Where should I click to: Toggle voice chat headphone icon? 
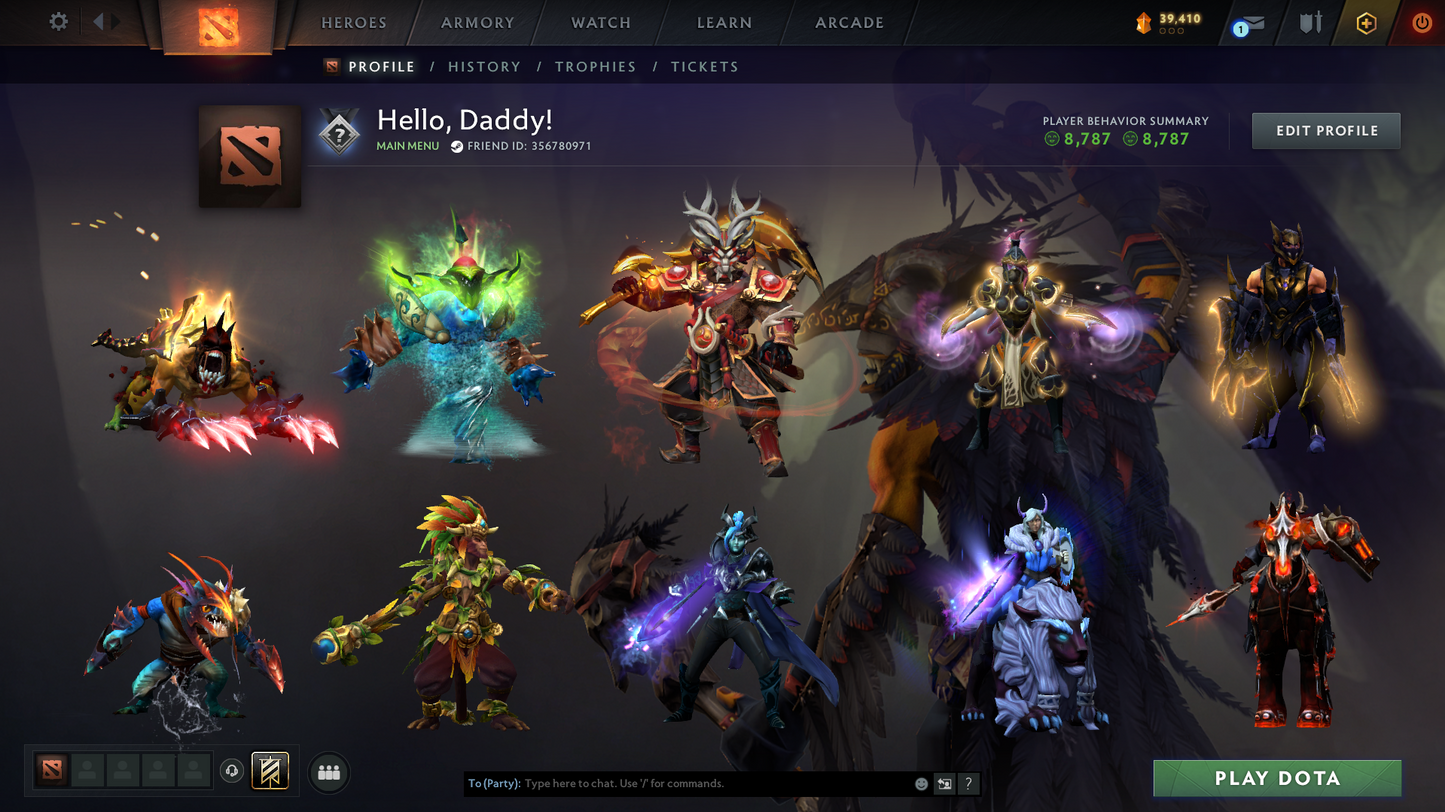coord(230,770)
